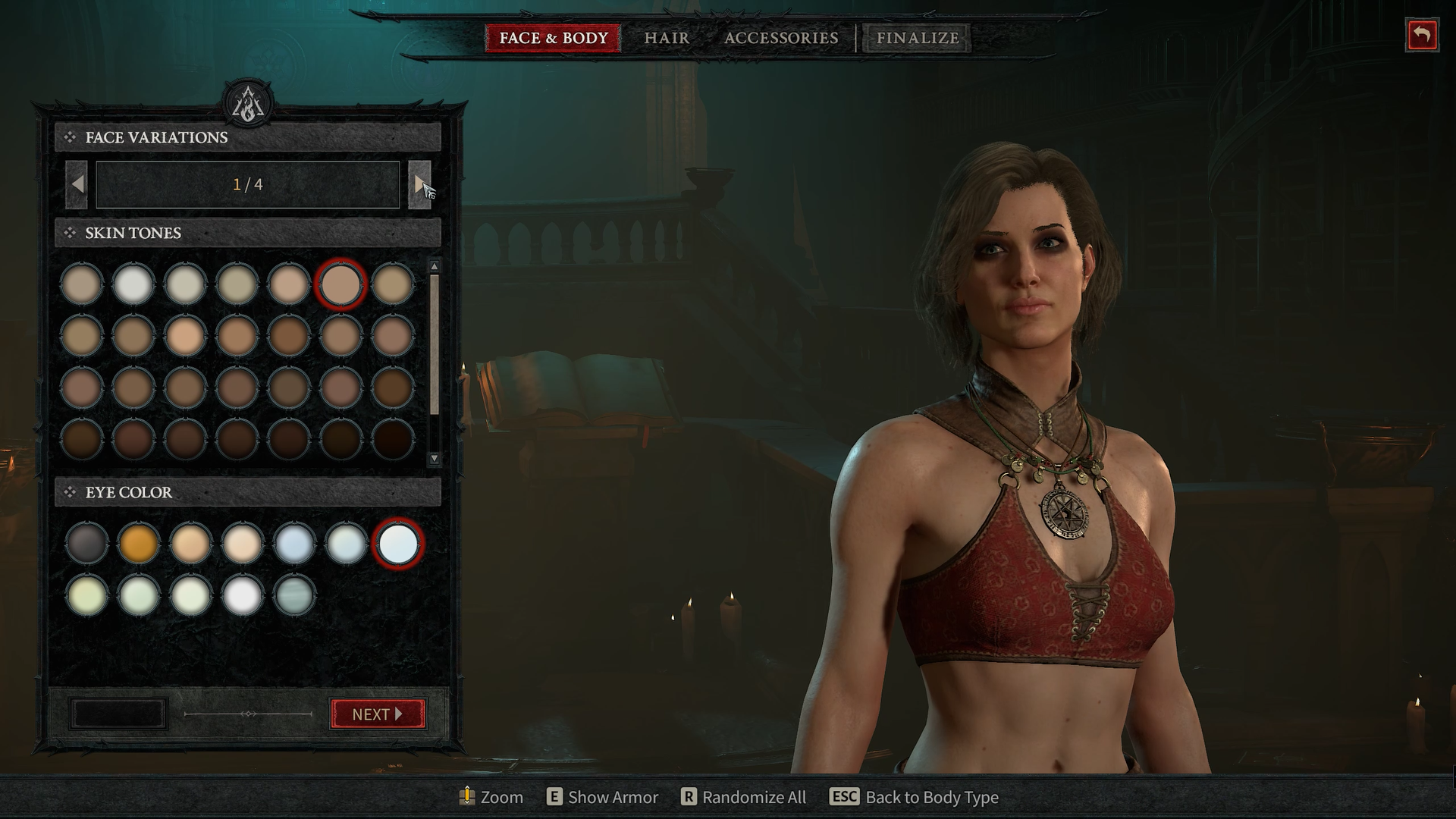Select the amber orange eye color
This screenshot has height=819, width=1456.
coord(139,543)
